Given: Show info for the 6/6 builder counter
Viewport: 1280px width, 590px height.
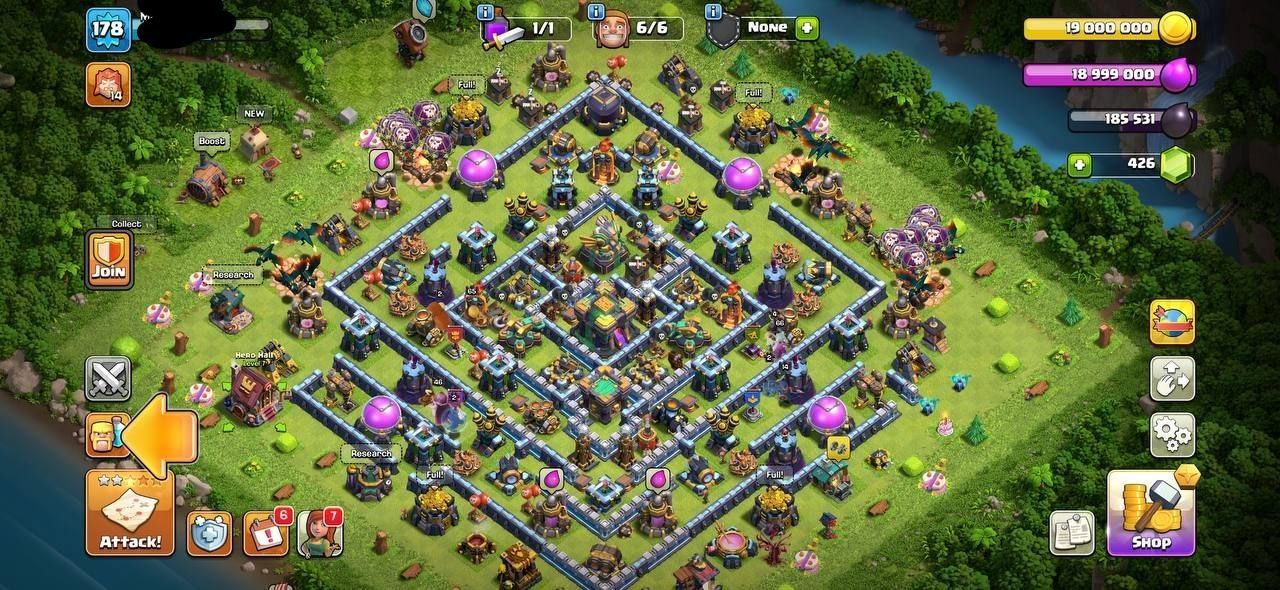Looking at the screenshot, I should coord(598,12).
